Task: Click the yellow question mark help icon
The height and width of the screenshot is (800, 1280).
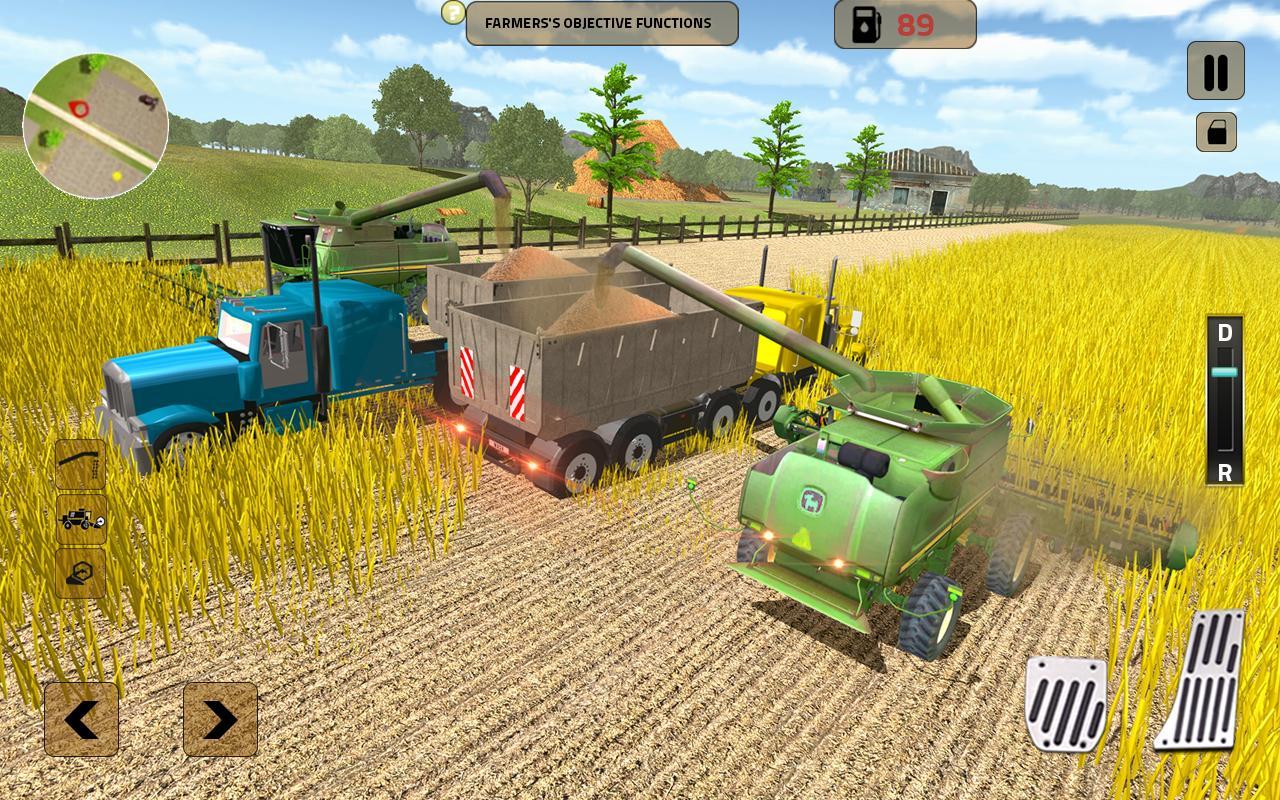Action: tap(454, 12)
